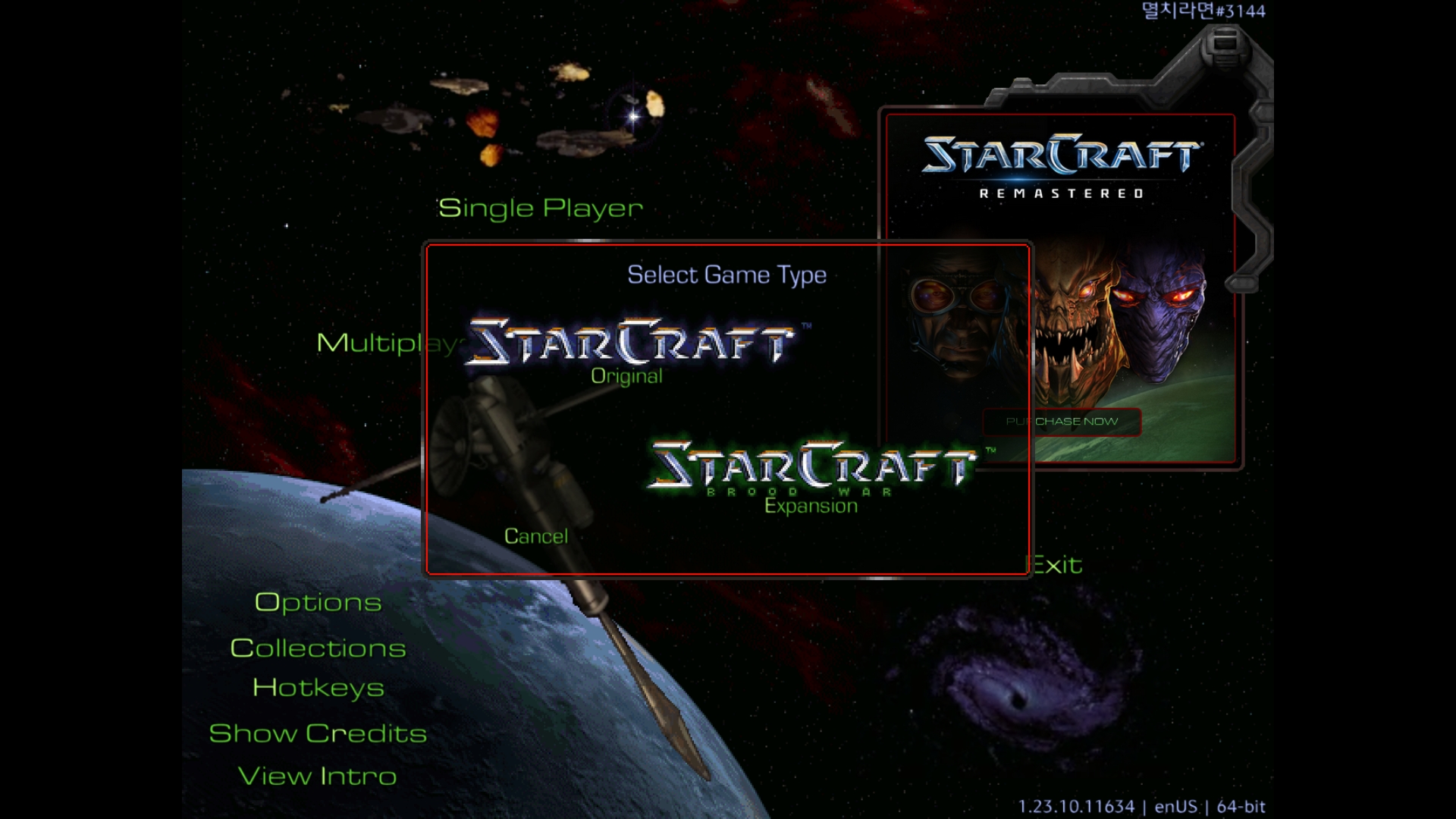
Task: Open the Hotkeys settings
Action: (318, 688)
